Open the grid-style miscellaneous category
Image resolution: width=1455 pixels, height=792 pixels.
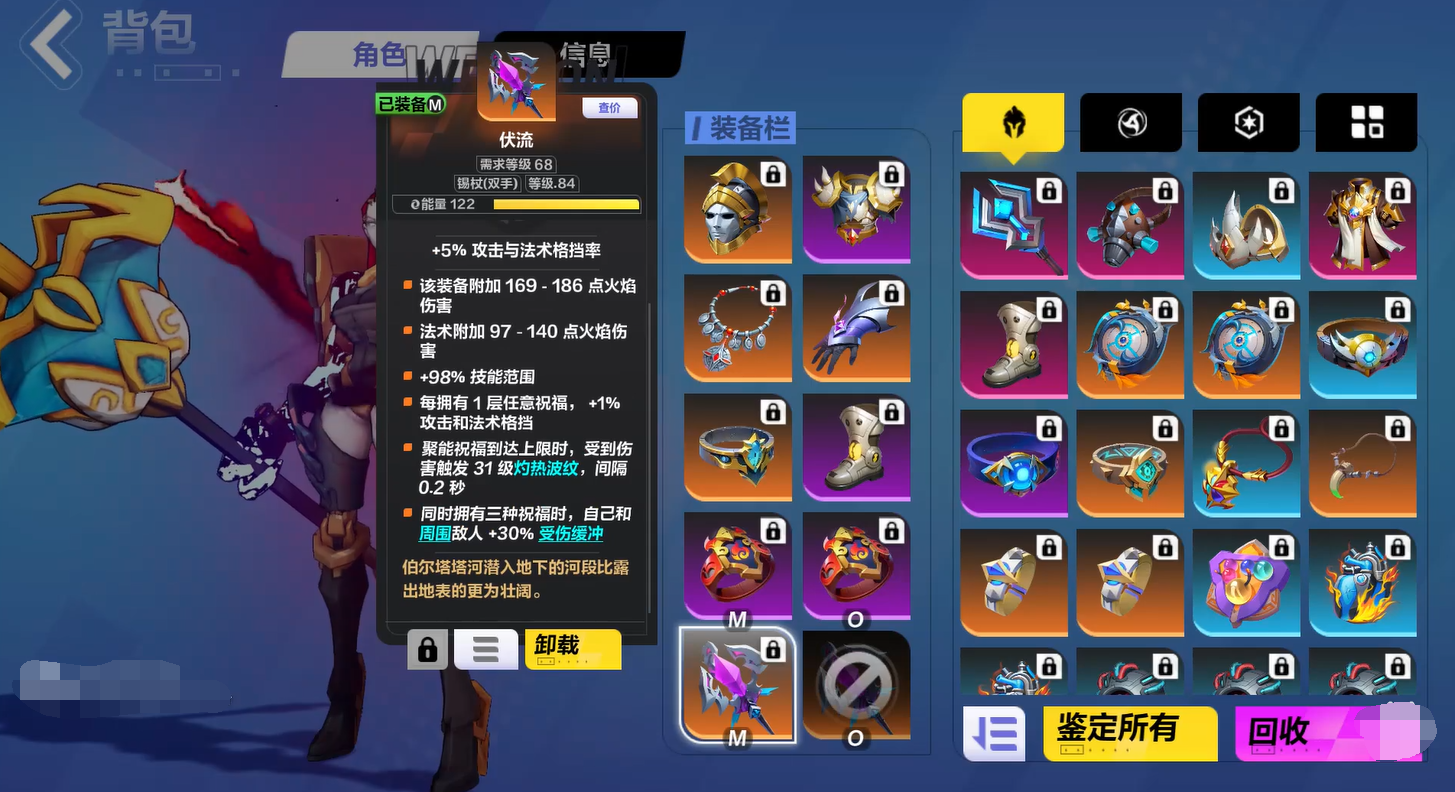coord(1366,122)
